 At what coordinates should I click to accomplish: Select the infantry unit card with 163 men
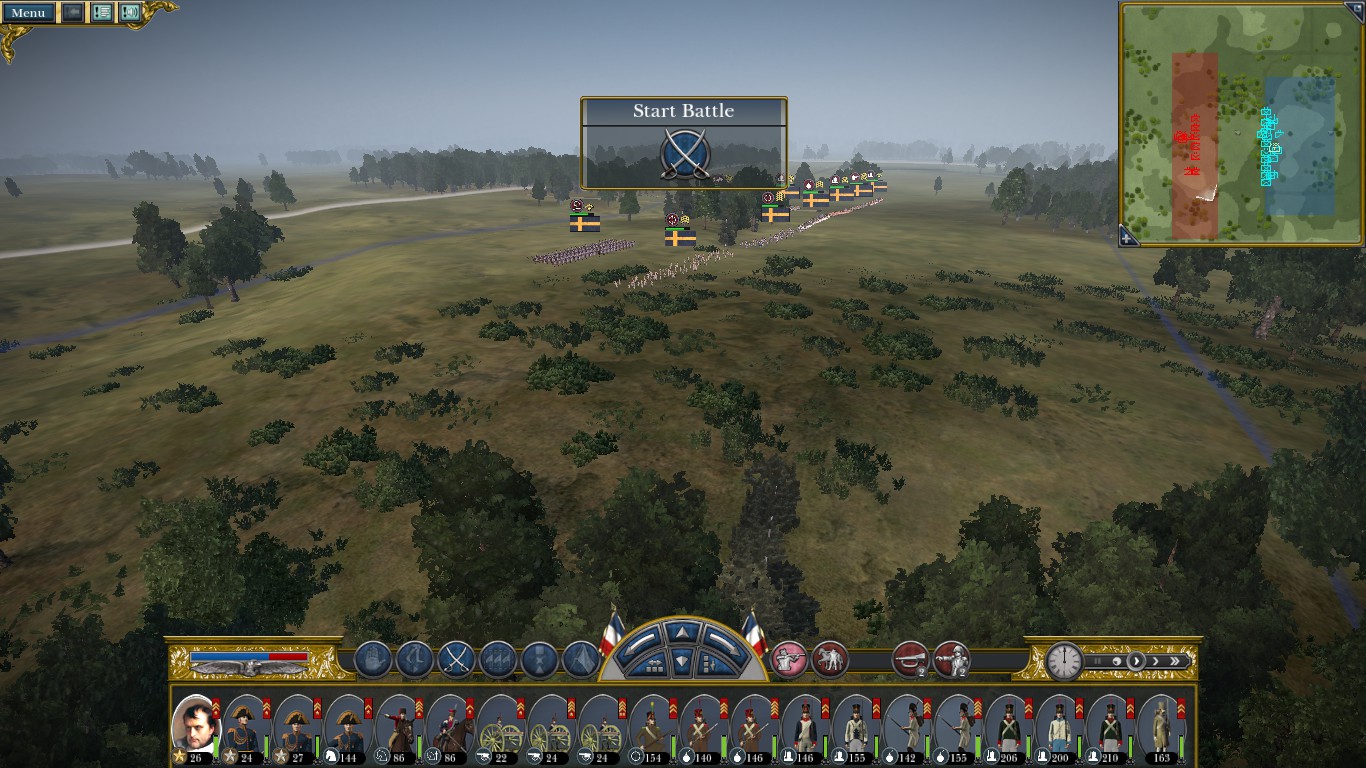[1160, 726]
